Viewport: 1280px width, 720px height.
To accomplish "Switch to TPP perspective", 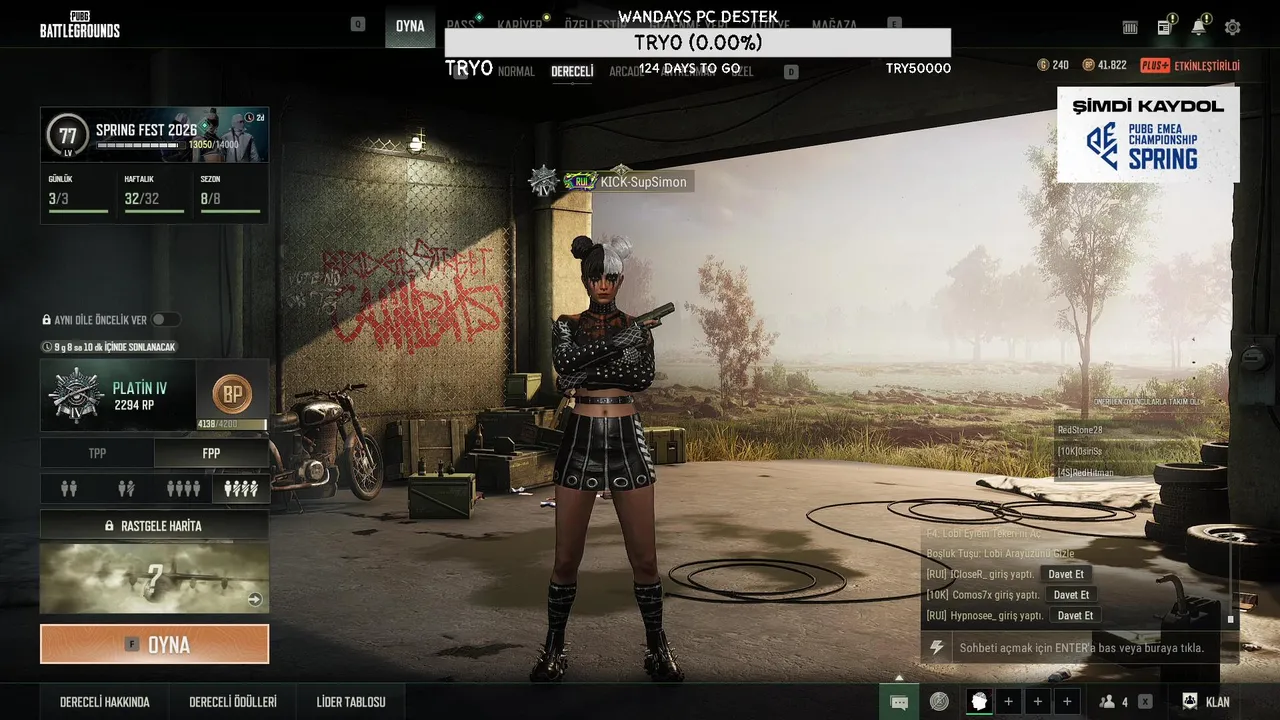I will click(97, 453).
